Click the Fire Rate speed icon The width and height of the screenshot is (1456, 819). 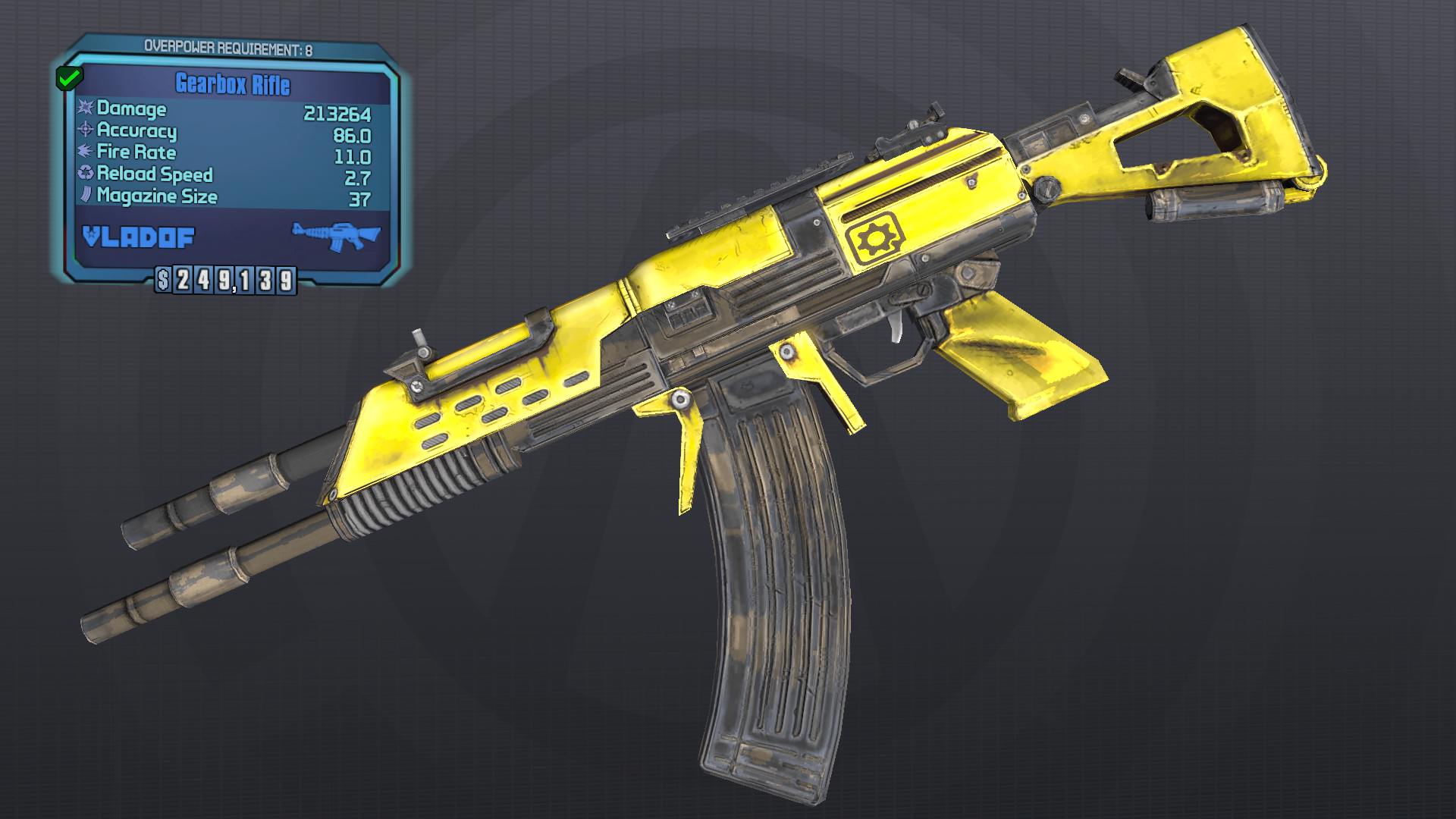point(86,153)
